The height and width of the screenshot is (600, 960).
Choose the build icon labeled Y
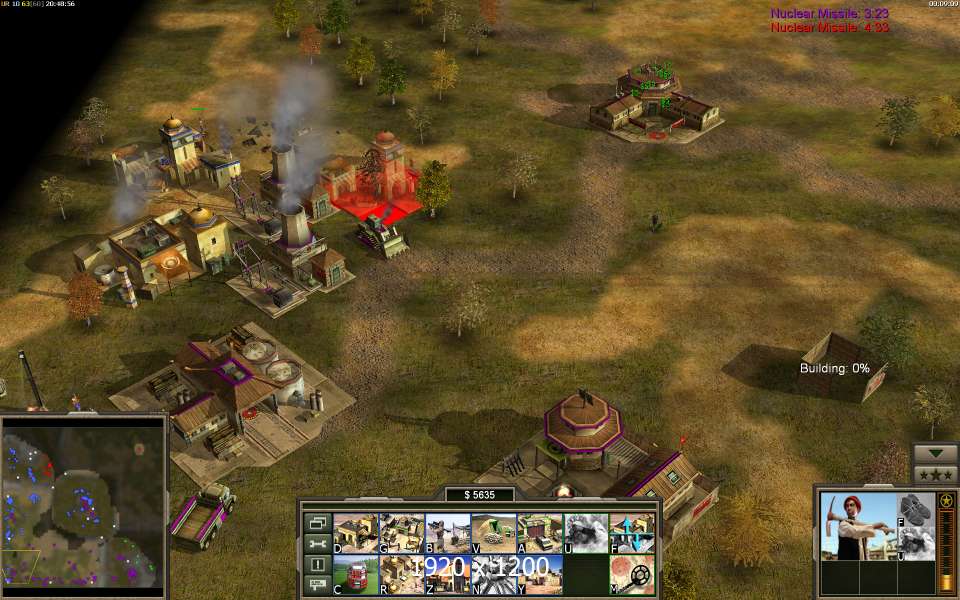point(540,575)
